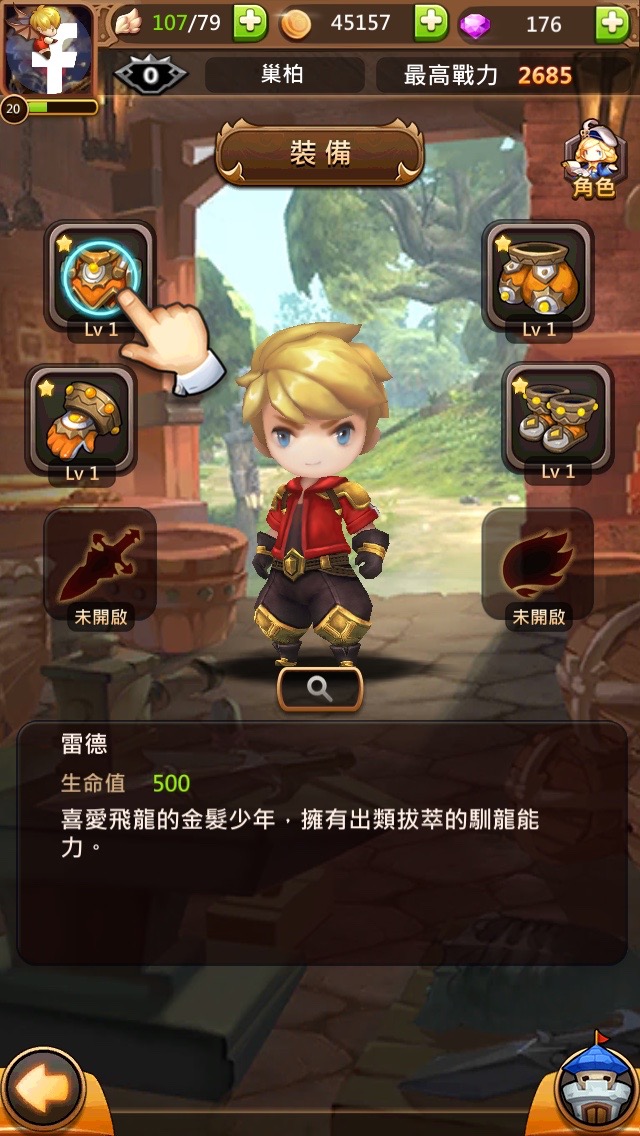Viewport: 640px width, 1136px height.
Task: Select the orange armor equipment slot
Action: 538,276
